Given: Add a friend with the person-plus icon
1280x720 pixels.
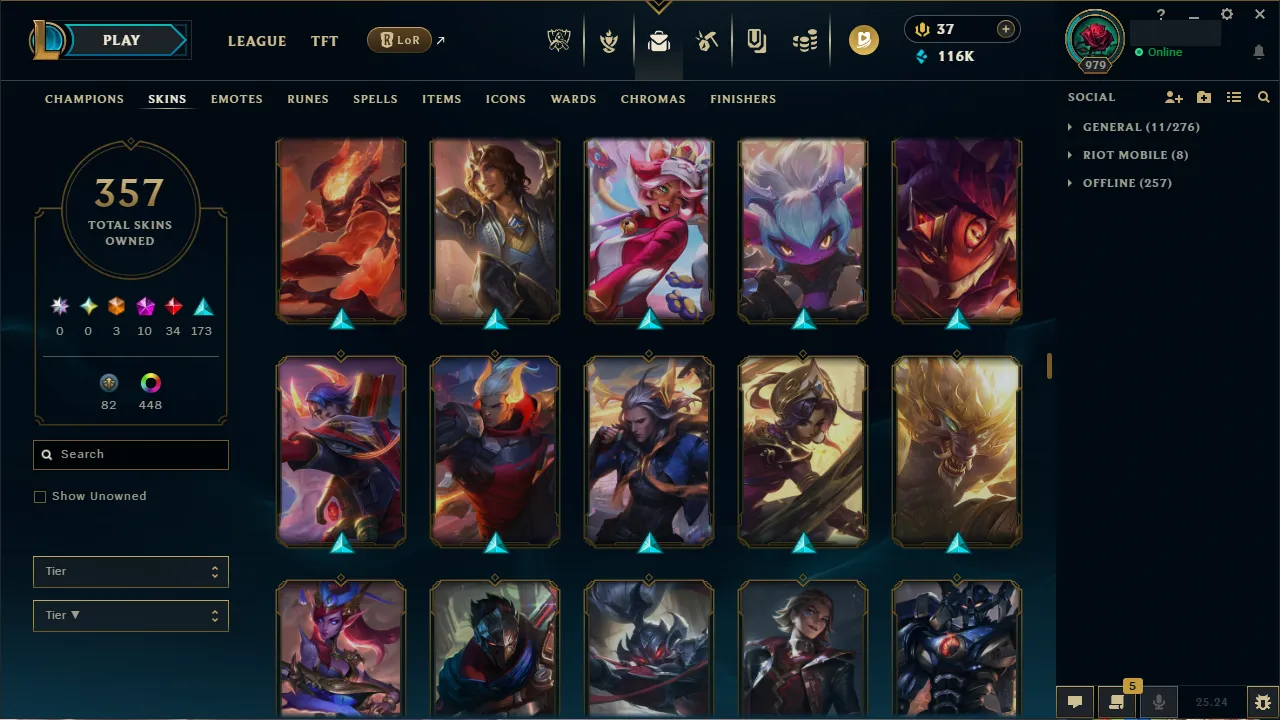Looking at the screenshot, I should [1174, 97].
